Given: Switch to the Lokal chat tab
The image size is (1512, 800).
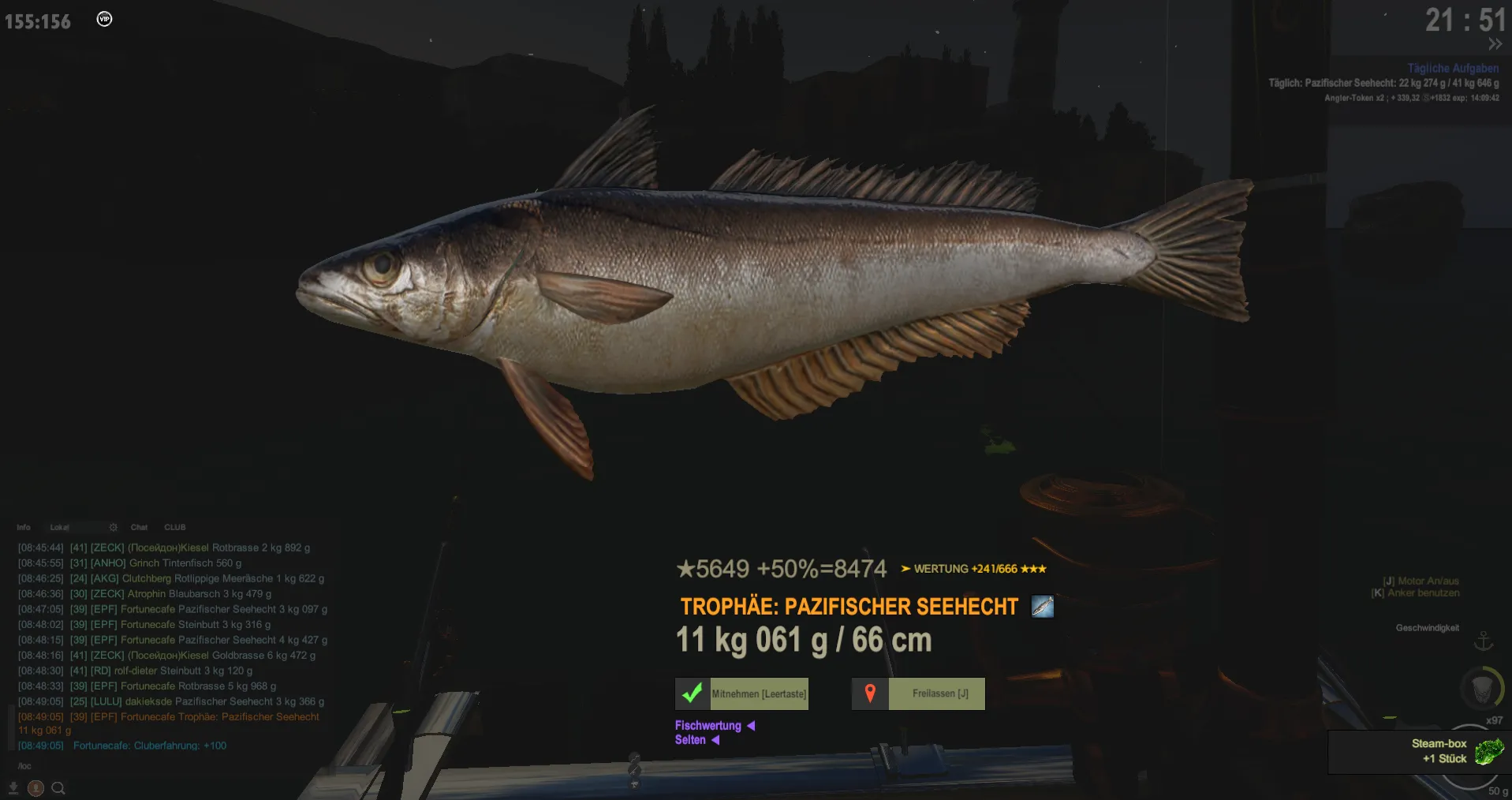Looking at the screenshot, I should coord(60,527).
